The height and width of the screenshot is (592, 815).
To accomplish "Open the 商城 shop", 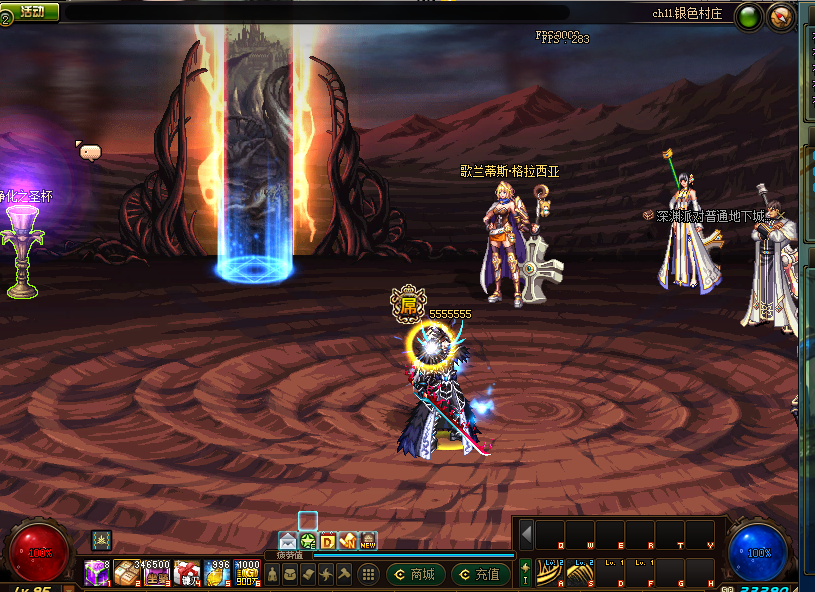I will [x=416, y=574].
